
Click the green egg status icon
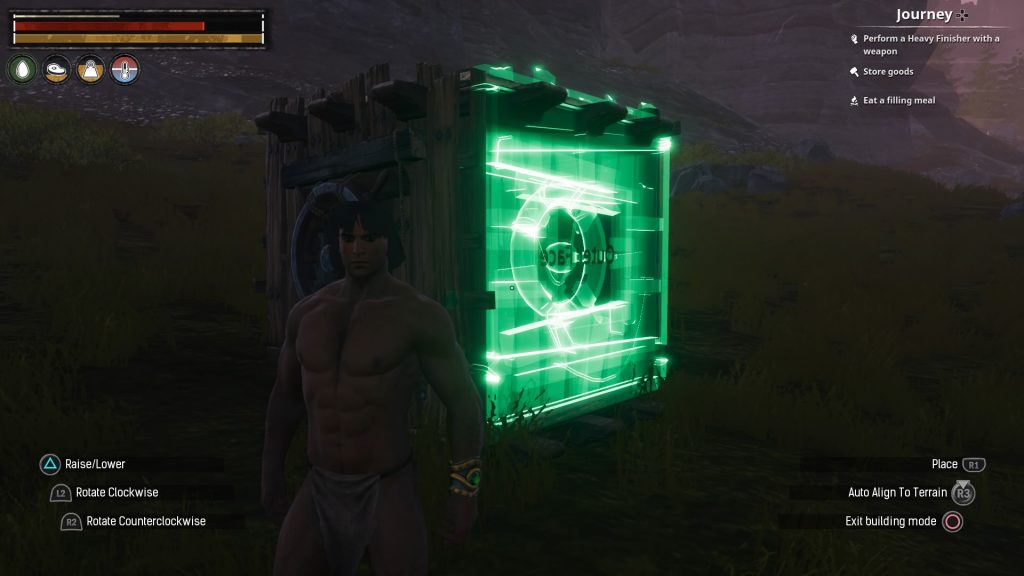coord(23,69)
